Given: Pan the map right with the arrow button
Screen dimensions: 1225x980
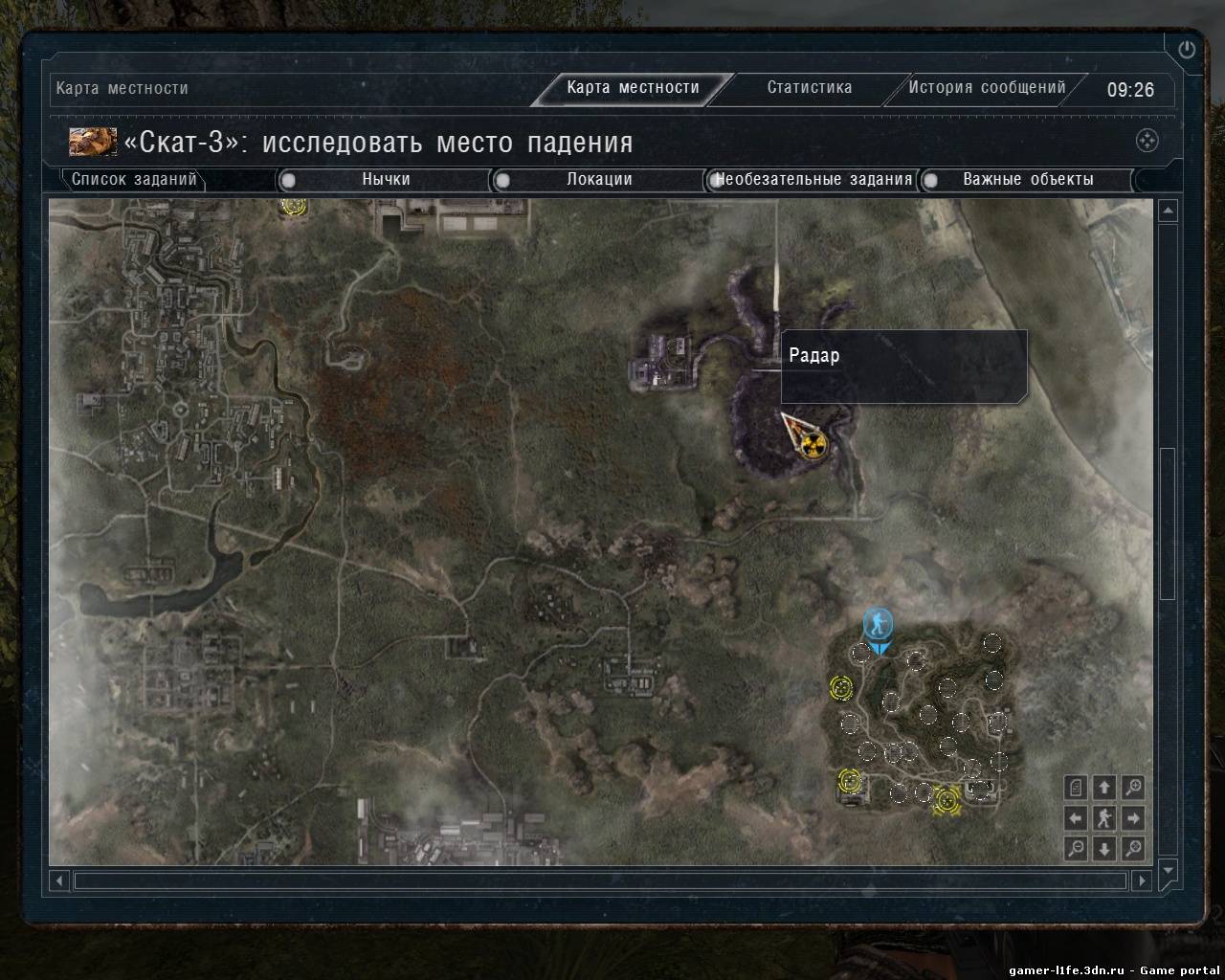Looking at the screenshot, I should 1133,818.
